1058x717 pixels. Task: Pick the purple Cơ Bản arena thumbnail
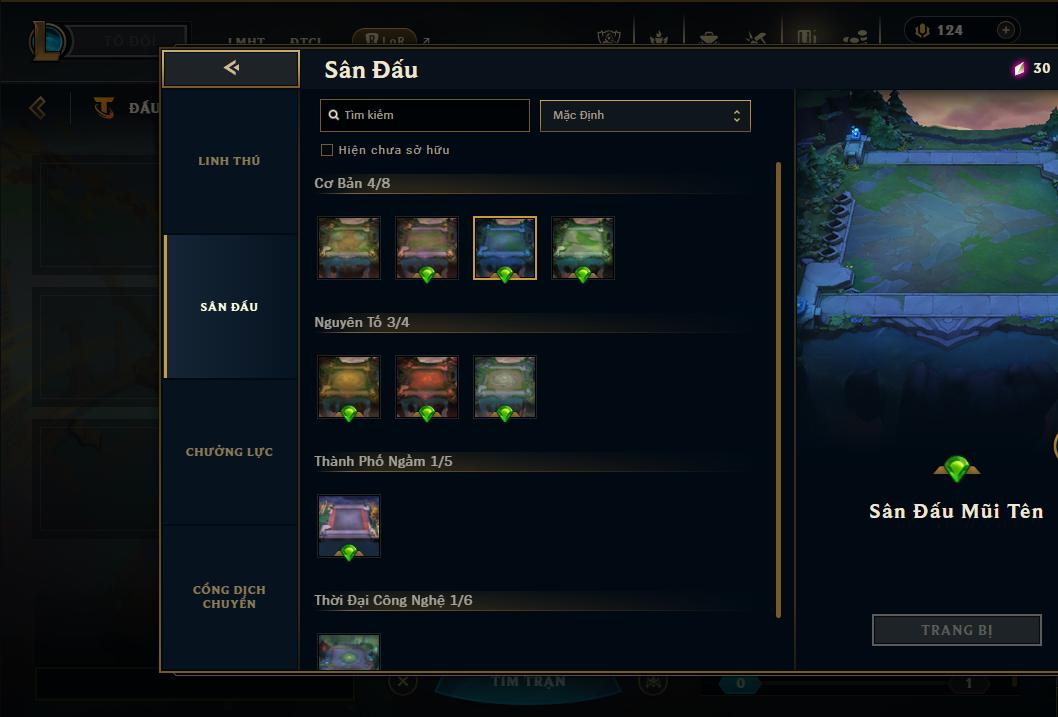click(x=427, y=248)
